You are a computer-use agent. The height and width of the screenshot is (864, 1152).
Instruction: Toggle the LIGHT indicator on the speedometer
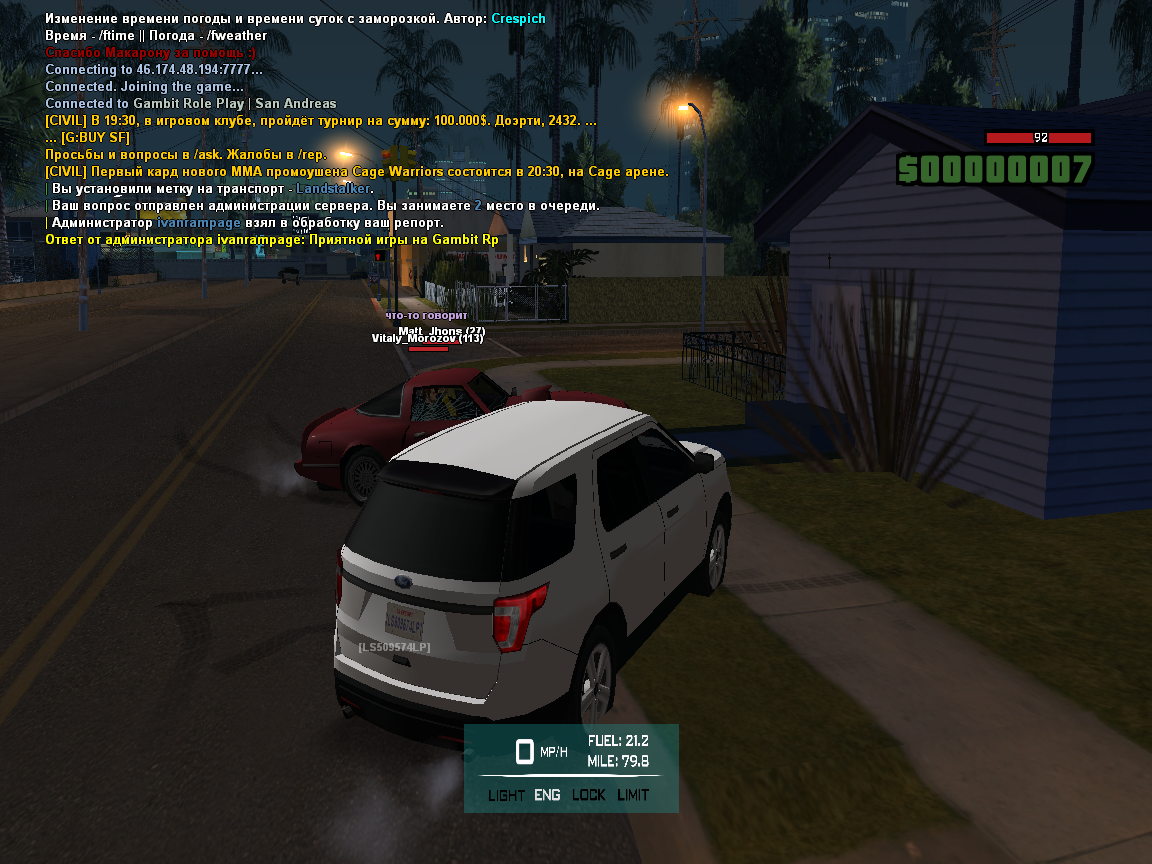pyautogui.click(x=506, y=795)
